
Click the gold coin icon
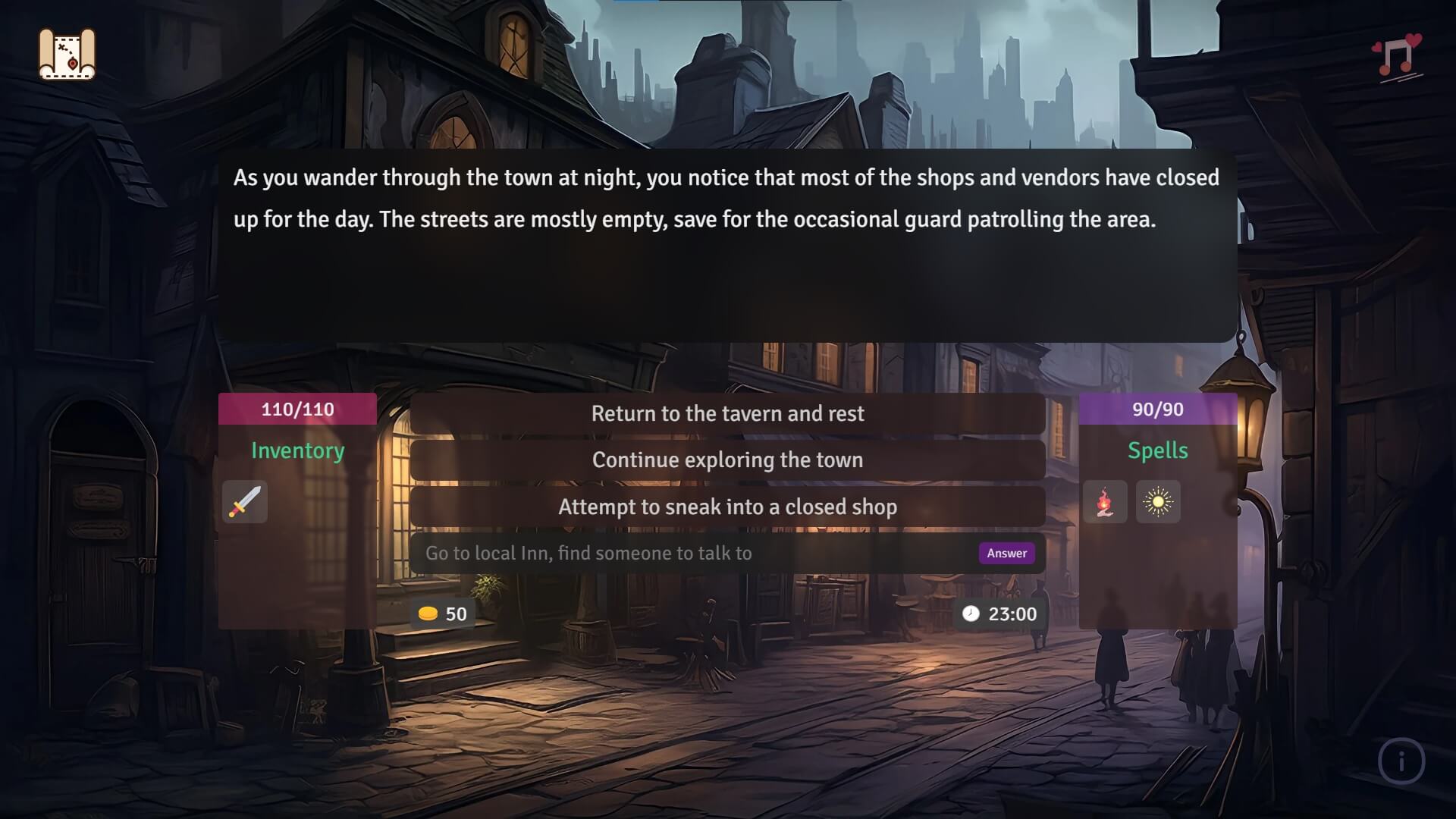(429, 614)
